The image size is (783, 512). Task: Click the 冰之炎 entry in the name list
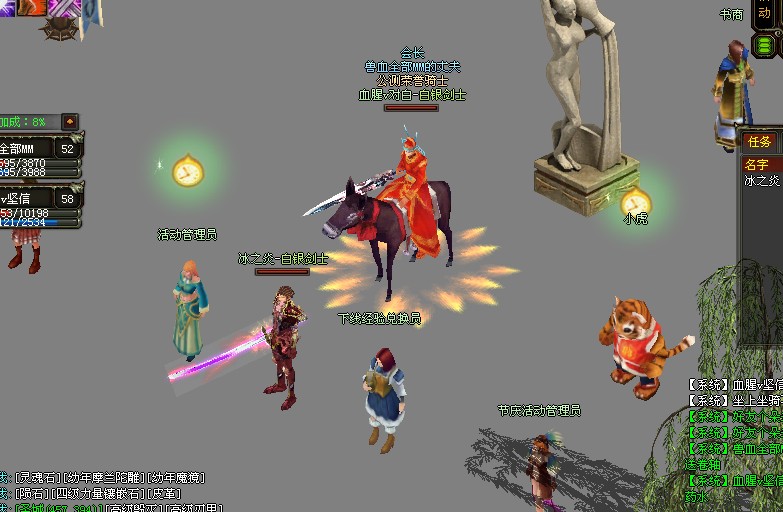(x=760, y=181)
